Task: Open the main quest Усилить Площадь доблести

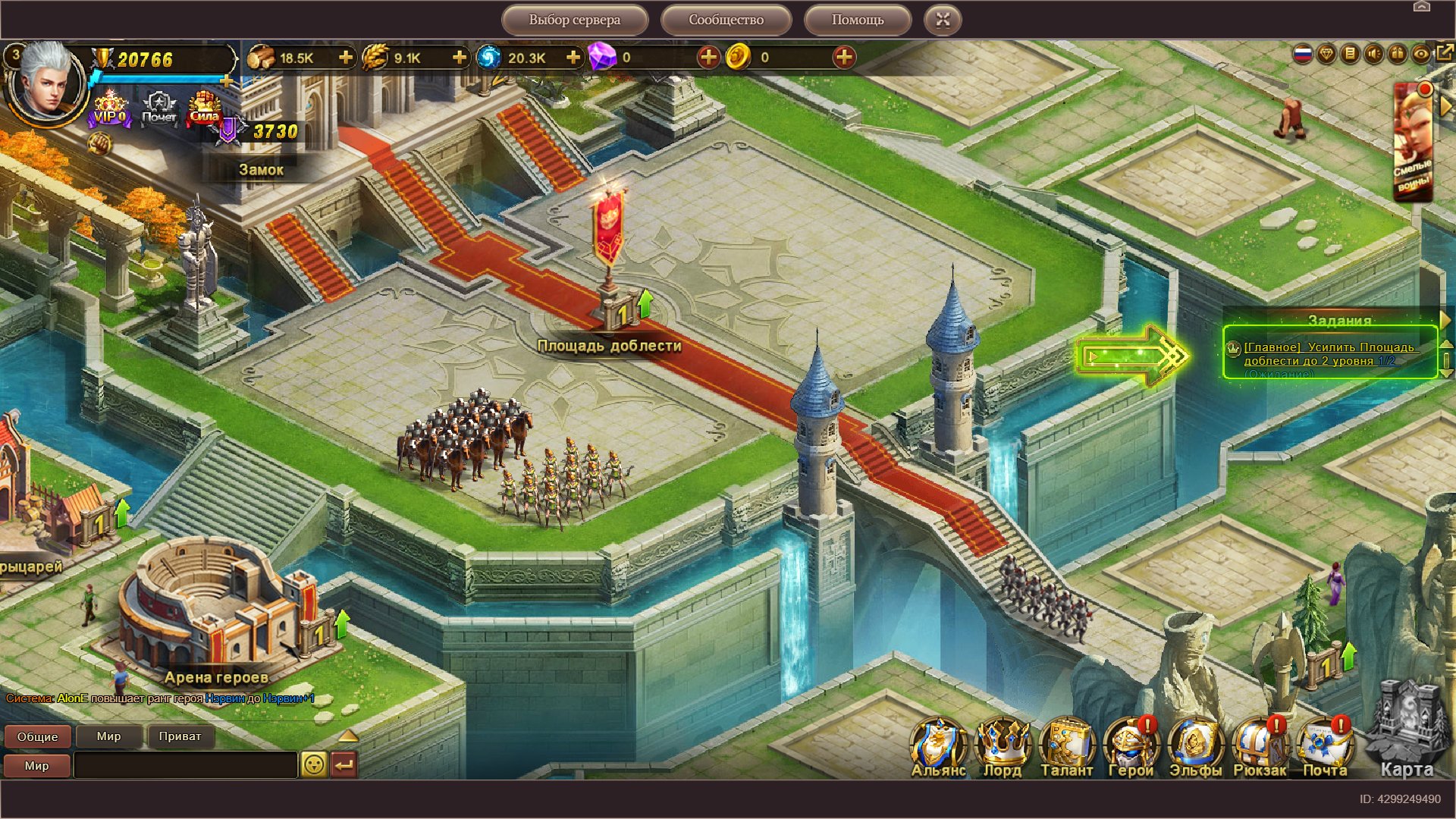Action: pyautogui.click(x=1329, y=354)
